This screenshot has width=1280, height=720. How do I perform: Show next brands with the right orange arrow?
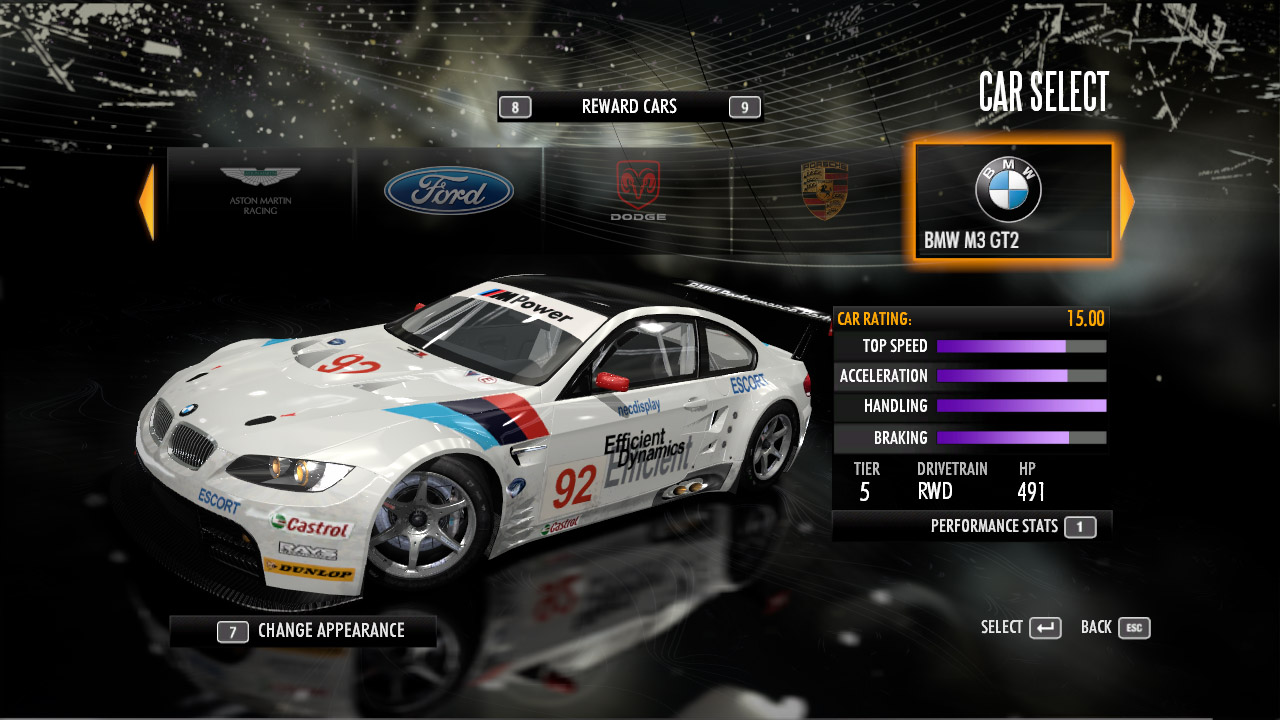1127,202
